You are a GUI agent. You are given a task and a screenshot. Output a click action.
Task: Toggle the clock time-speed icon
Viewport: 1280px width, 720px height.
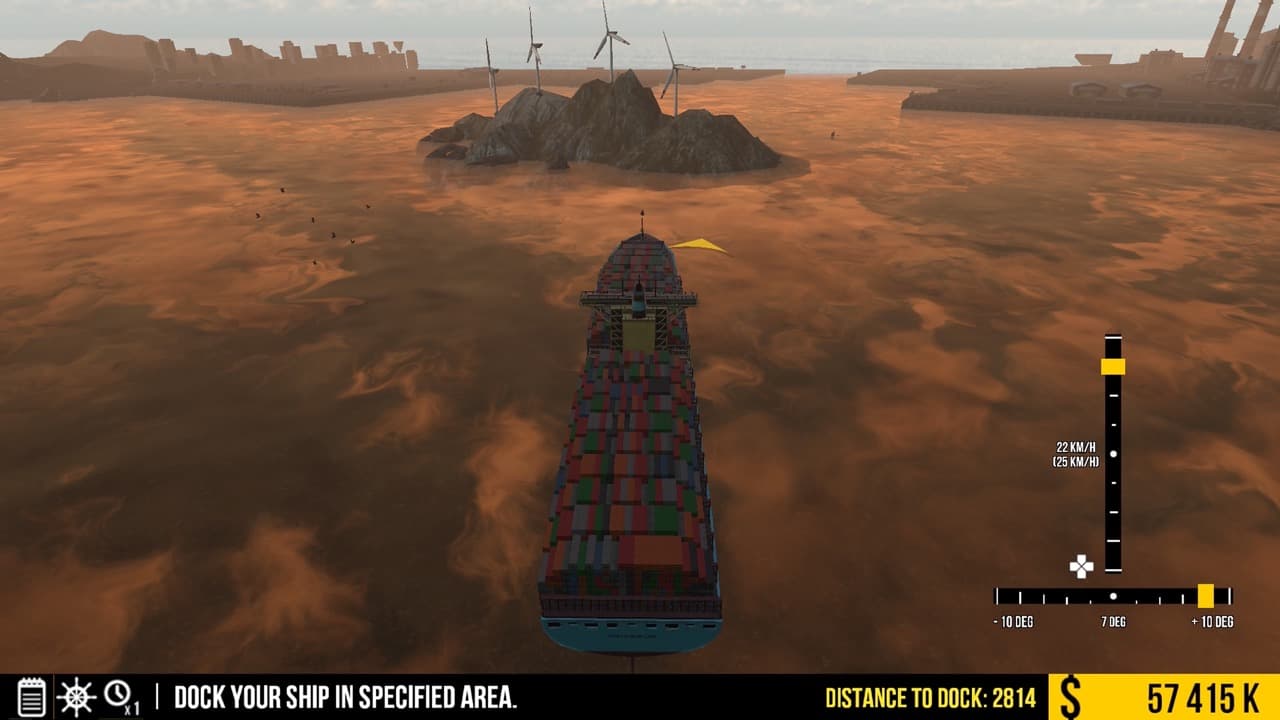[x=119, y=694]
